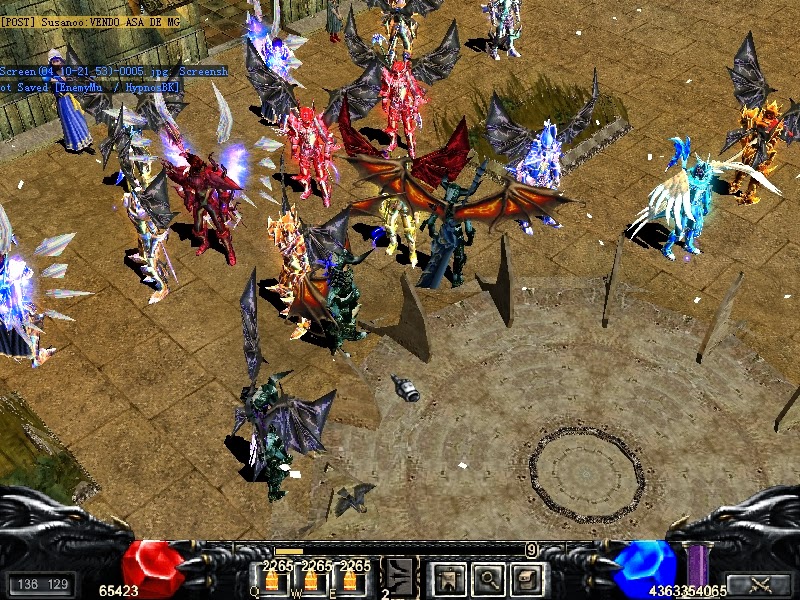The image size is (800, 600).
Task: Use the potion in the Q slot
Action: click(271, 580)
